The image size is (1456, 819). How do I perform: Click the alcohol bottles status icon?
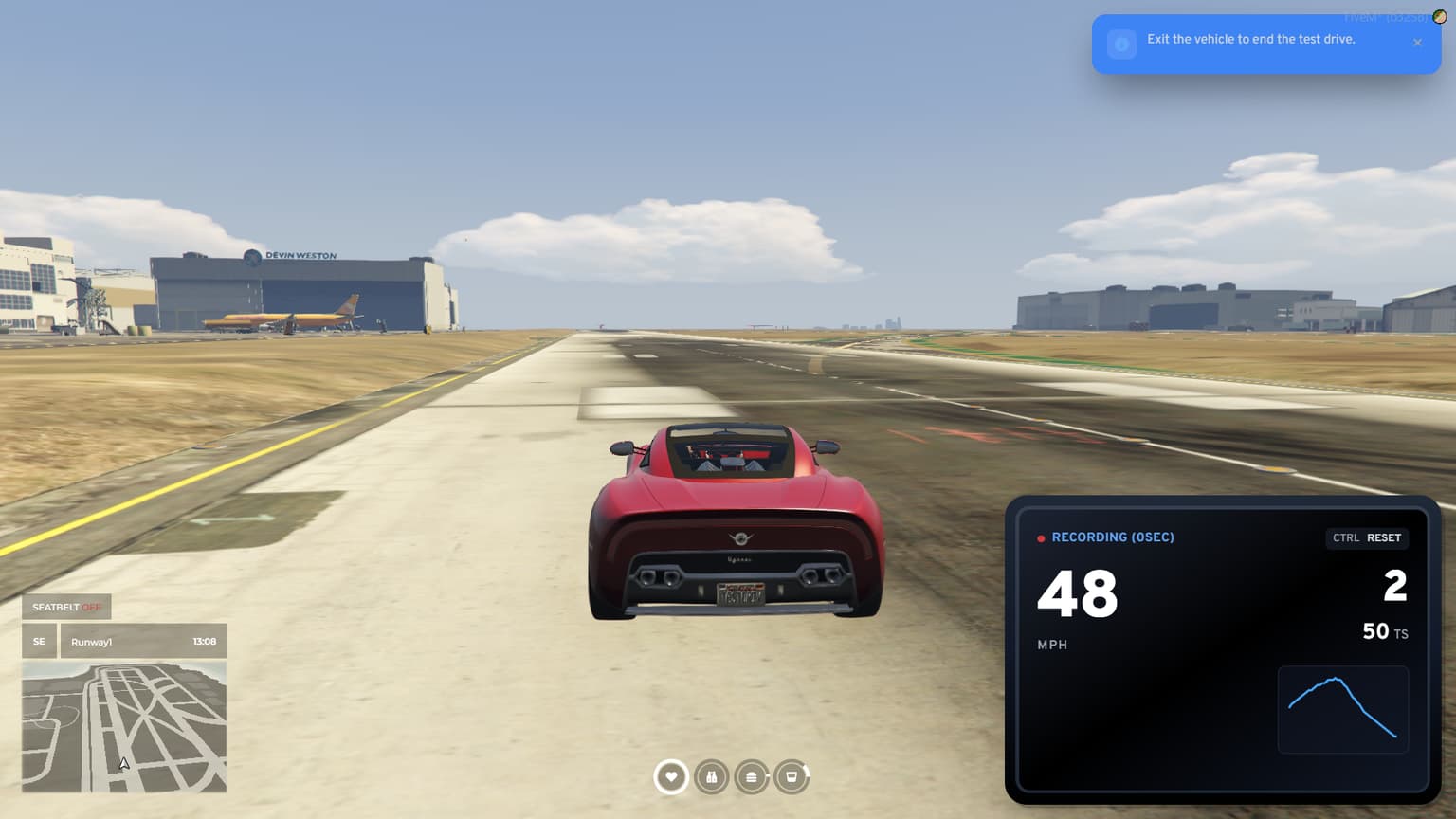[712, 776]
